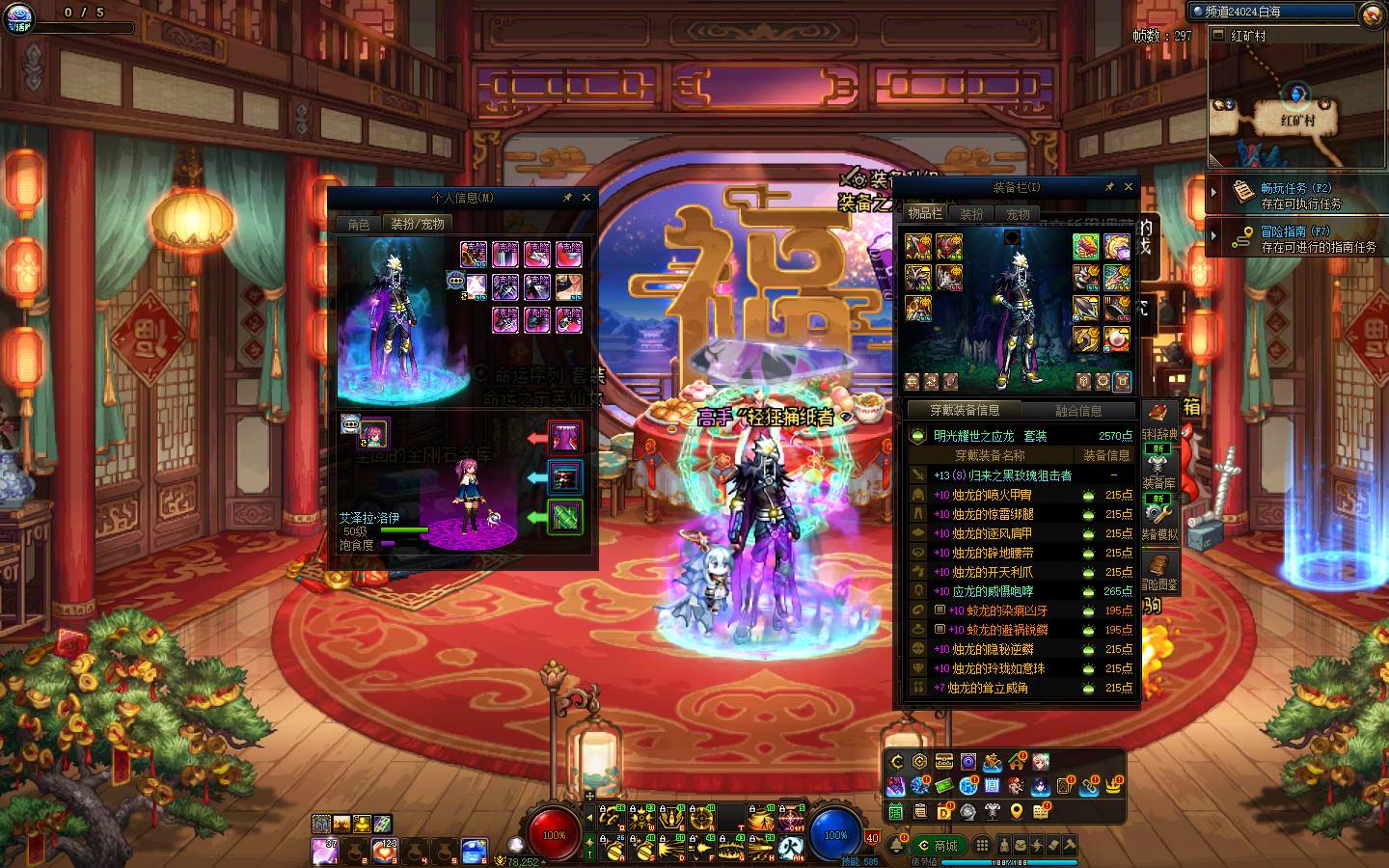This screenshot has height=868, width=1389.
Task: Close the 装备栏 equipment window
Action: pyautogui.click(x=1129, y=187)
